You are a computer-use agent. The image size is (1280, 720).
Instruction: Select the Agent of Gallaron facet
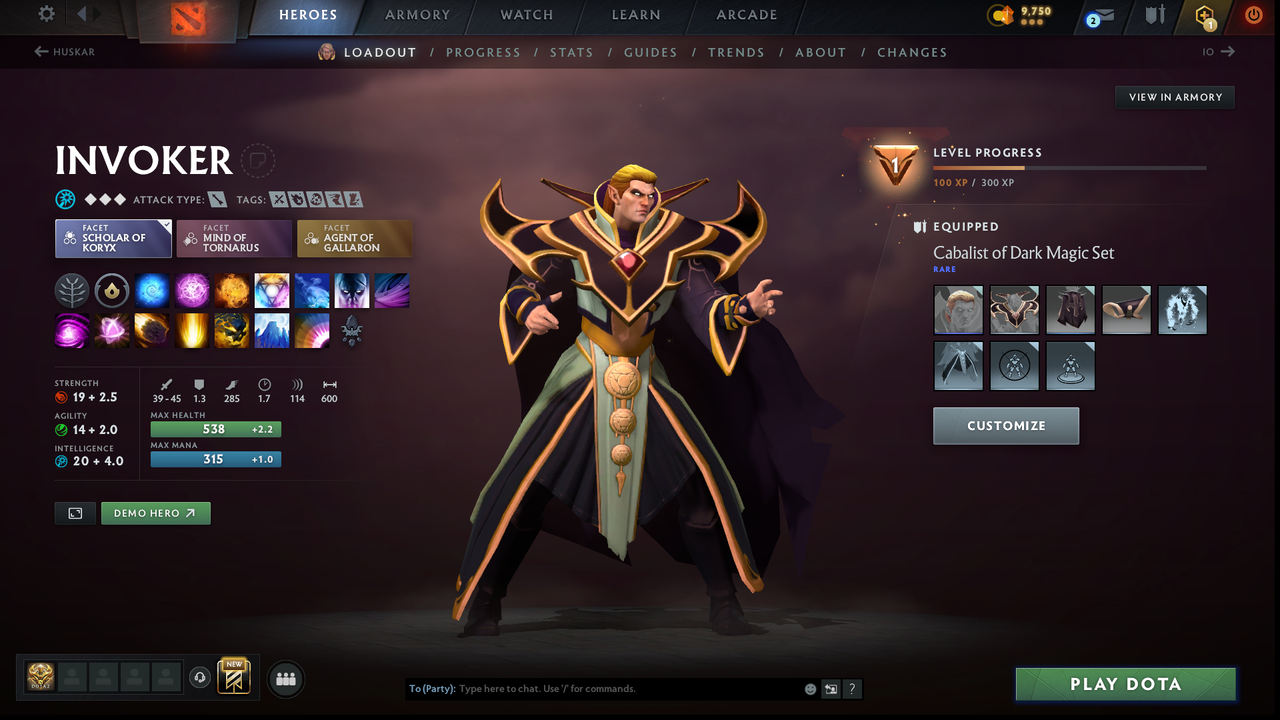[354, 238]
